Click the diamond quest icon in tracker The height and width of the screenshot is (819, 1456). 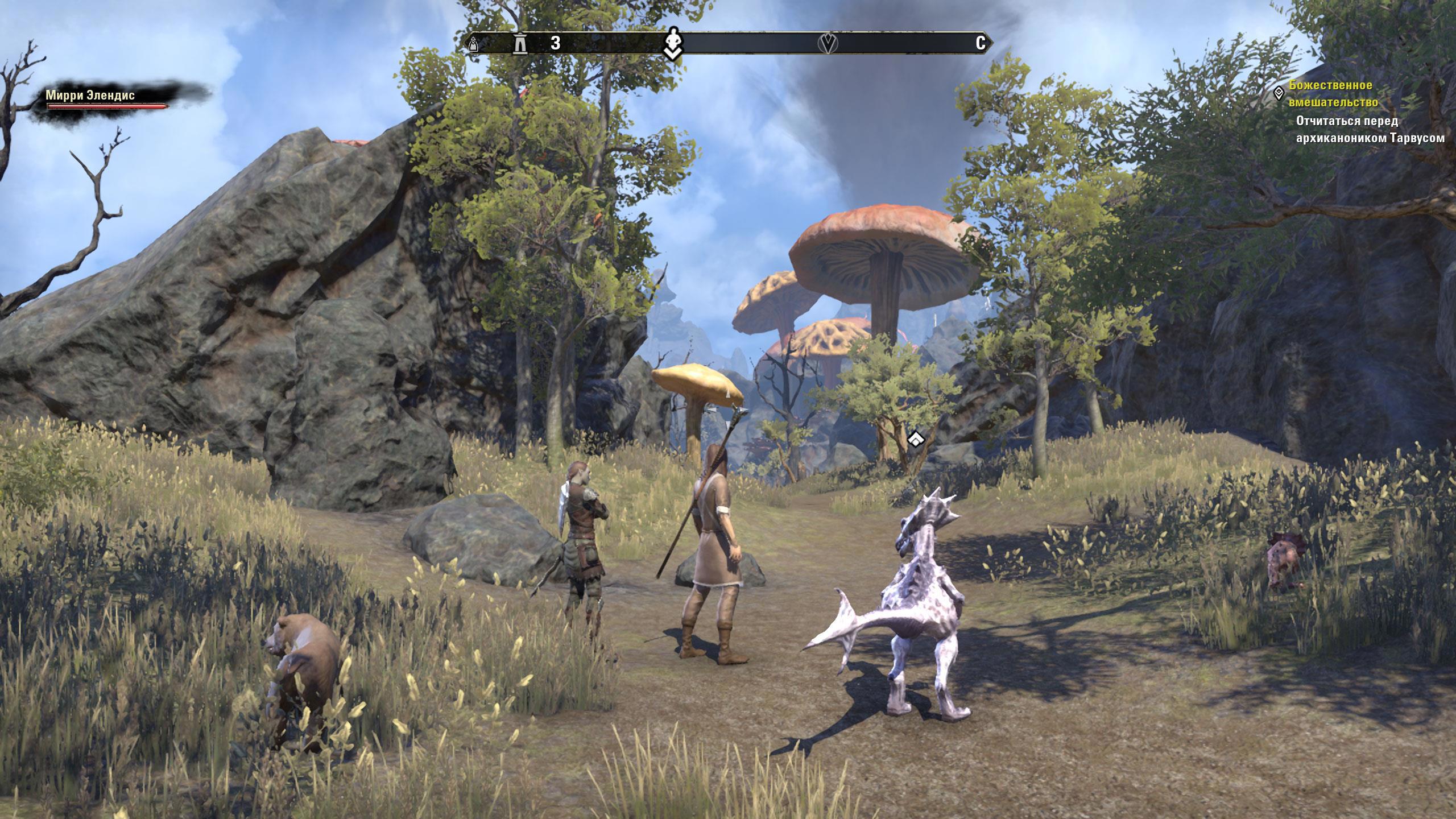[1279, 93]
